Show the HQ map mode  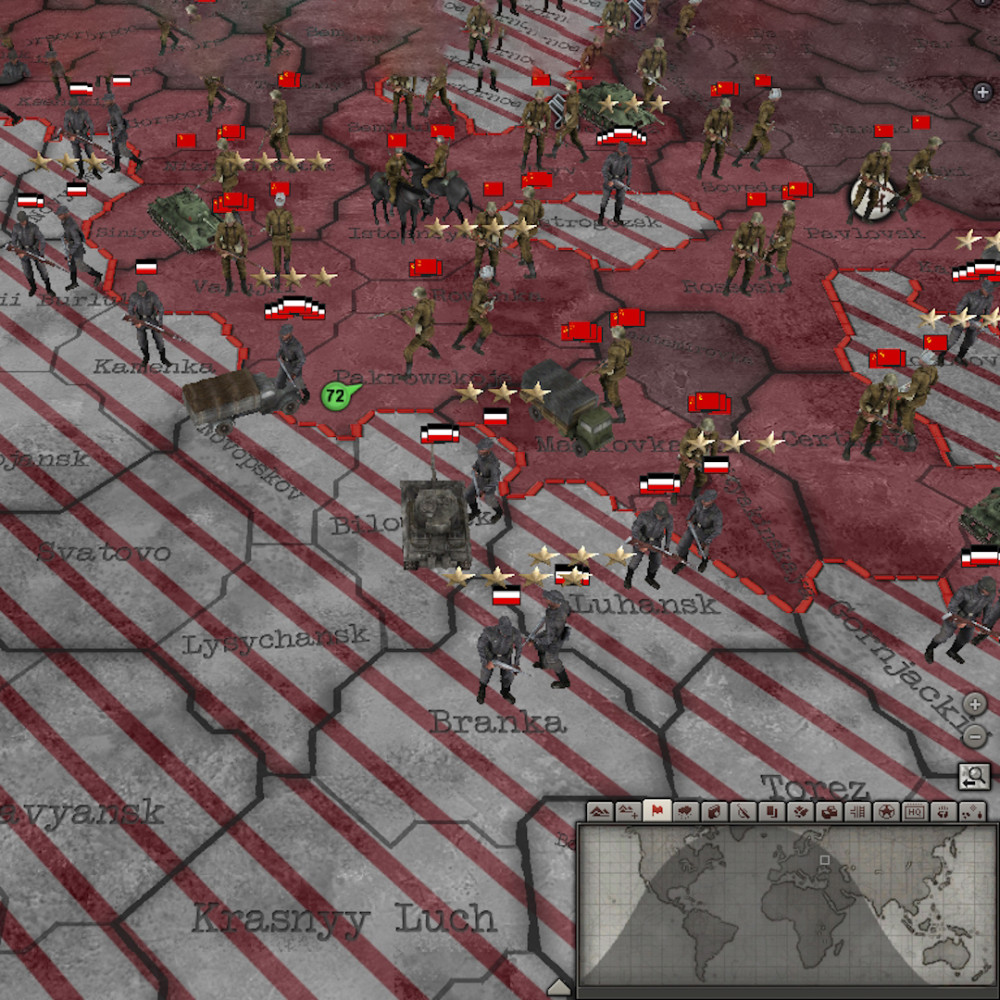(914, 812)
